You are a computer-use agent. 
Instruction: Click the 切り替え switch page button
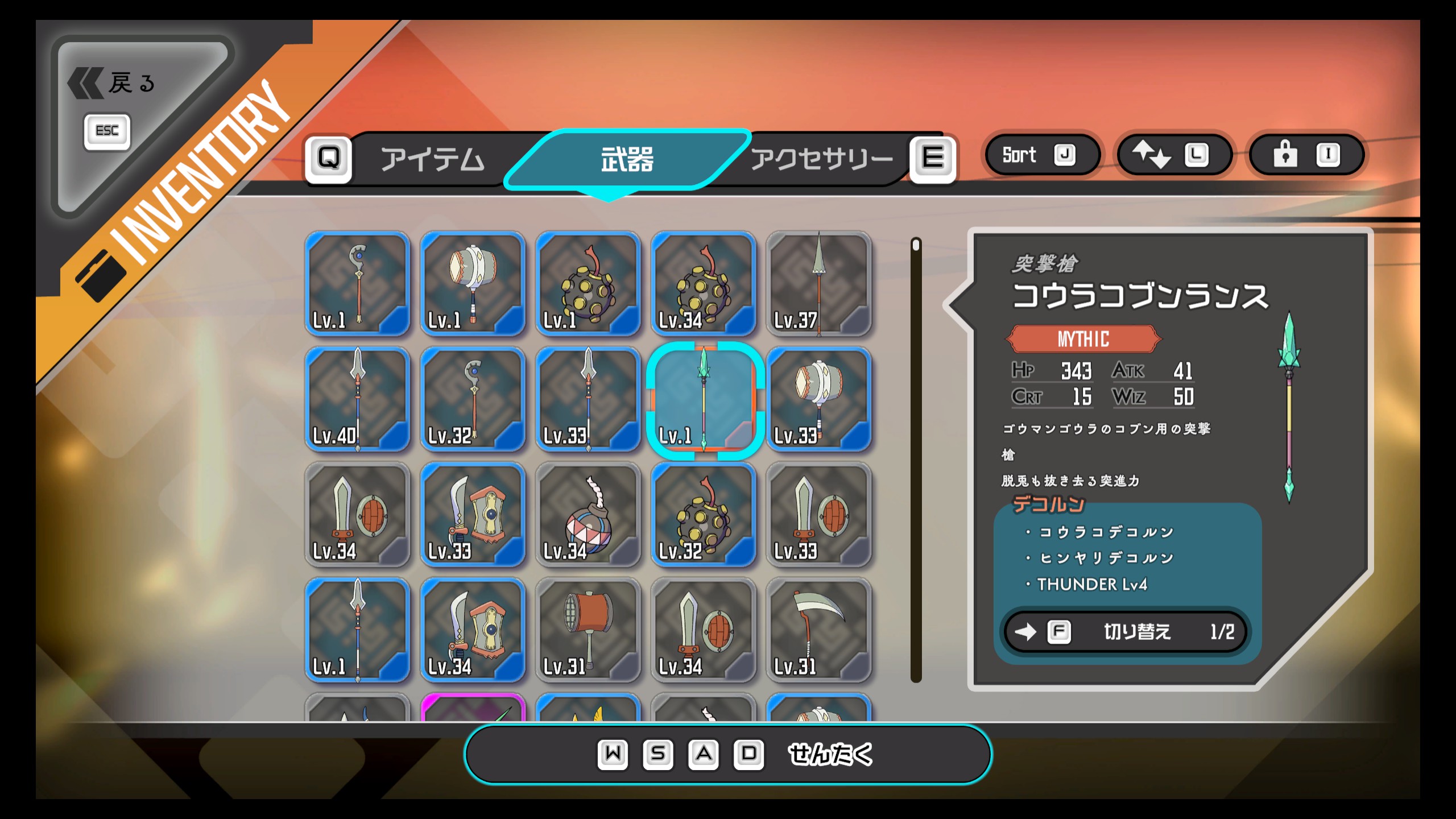(x=1125, y=632)
